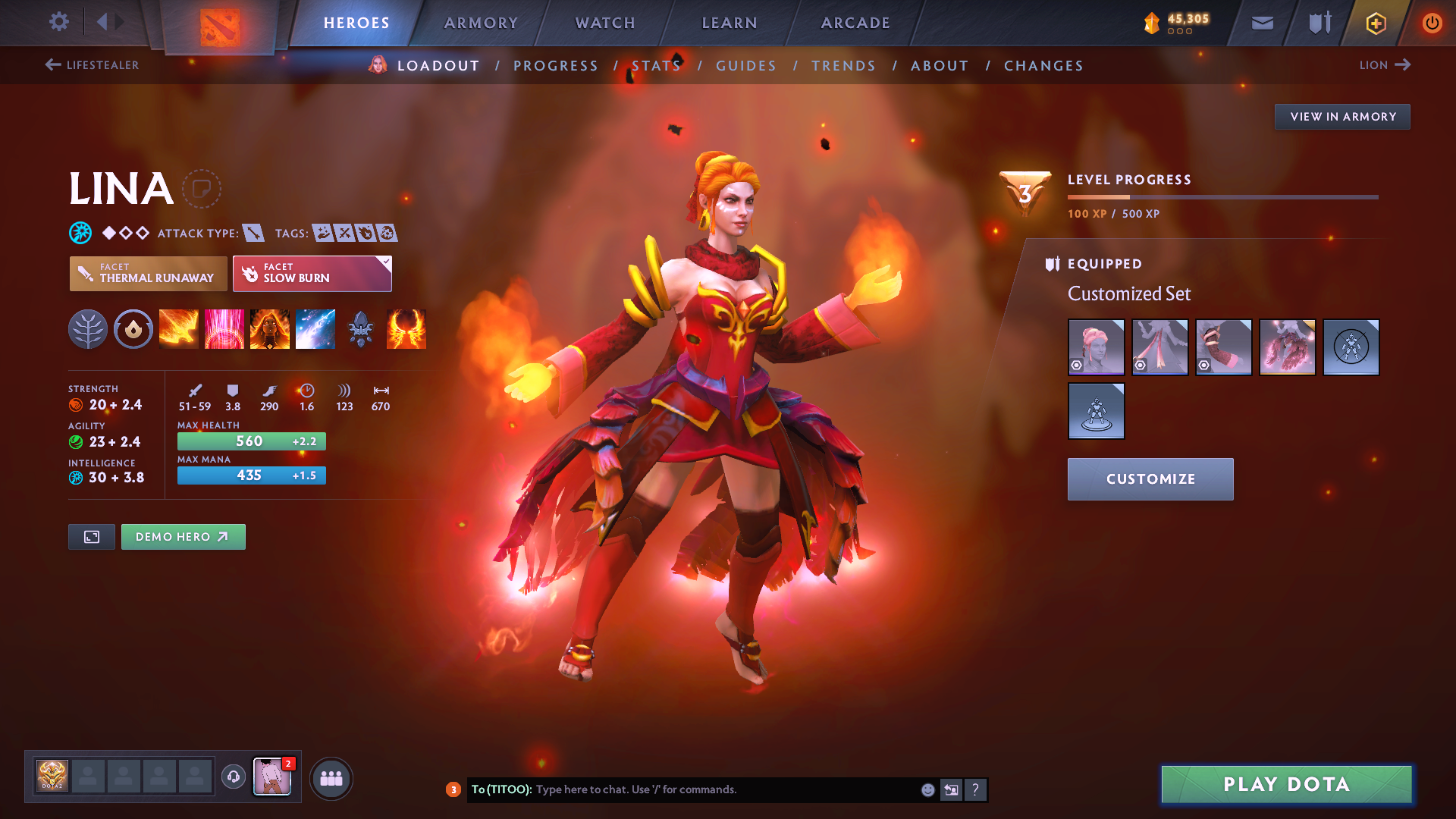
Task: Expand the Slow Burn facet dropdown chevron
Action: (x=386, y=262)
